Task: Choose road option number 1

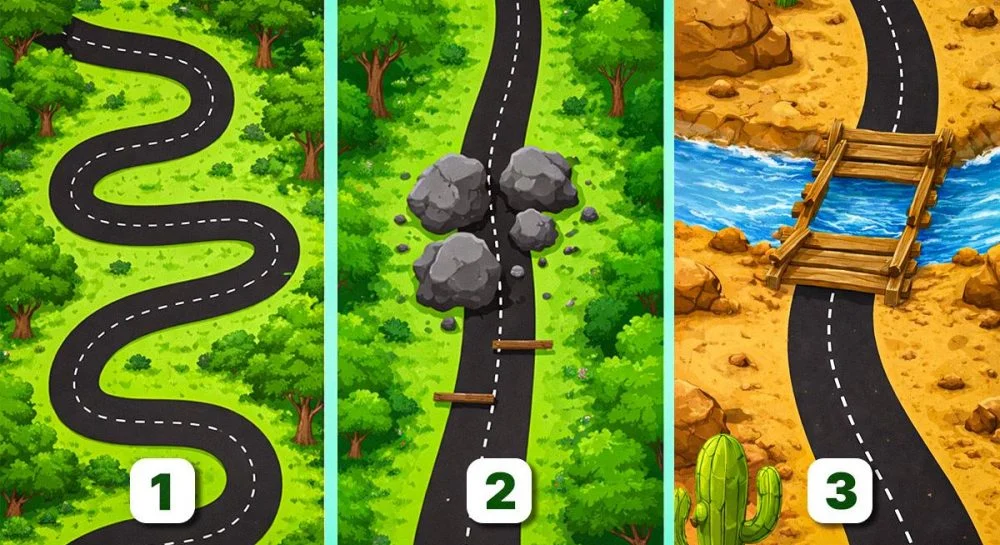Action: (x=162, y=493)
